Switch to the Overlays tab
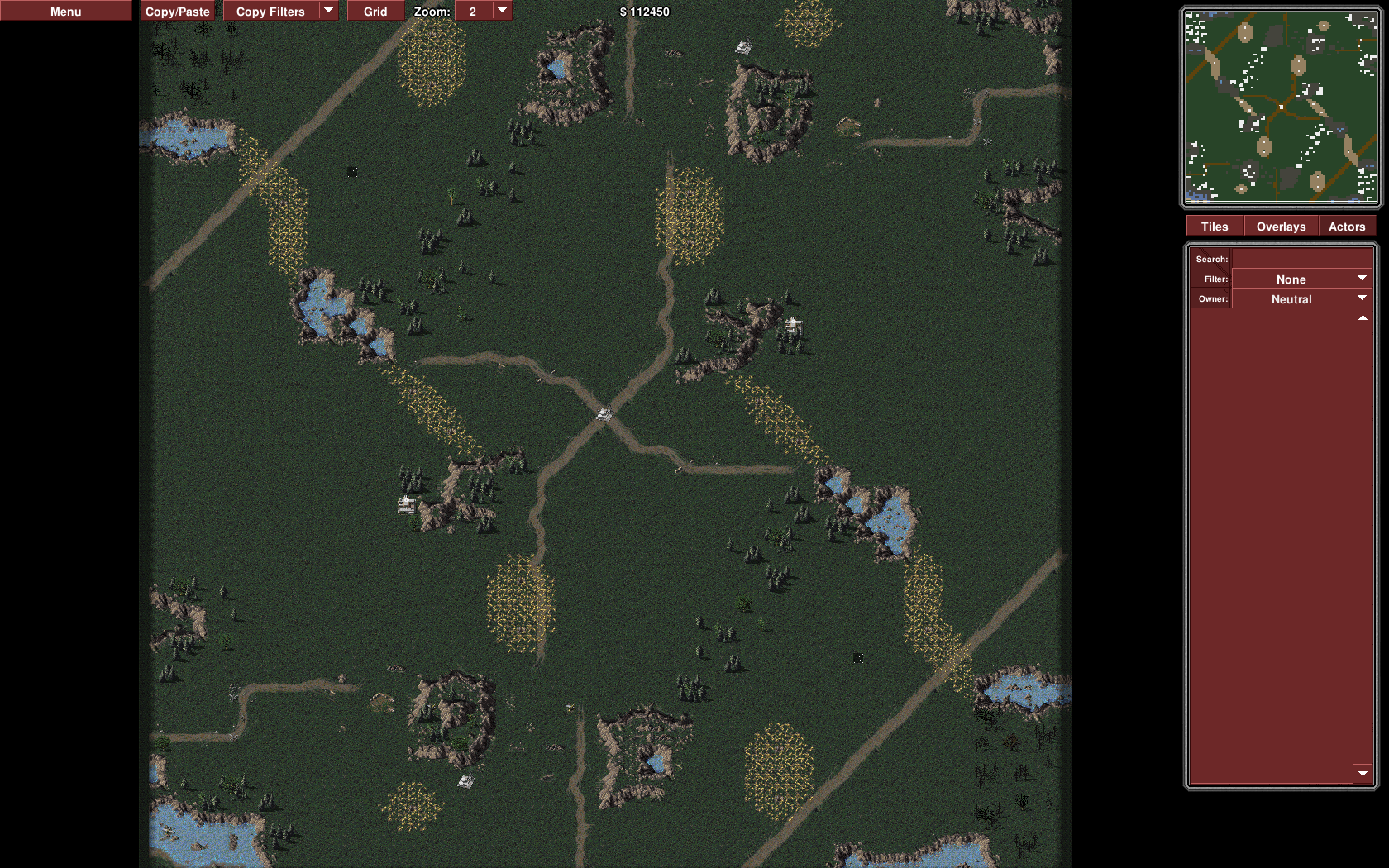 click(x=1281, y=227)
